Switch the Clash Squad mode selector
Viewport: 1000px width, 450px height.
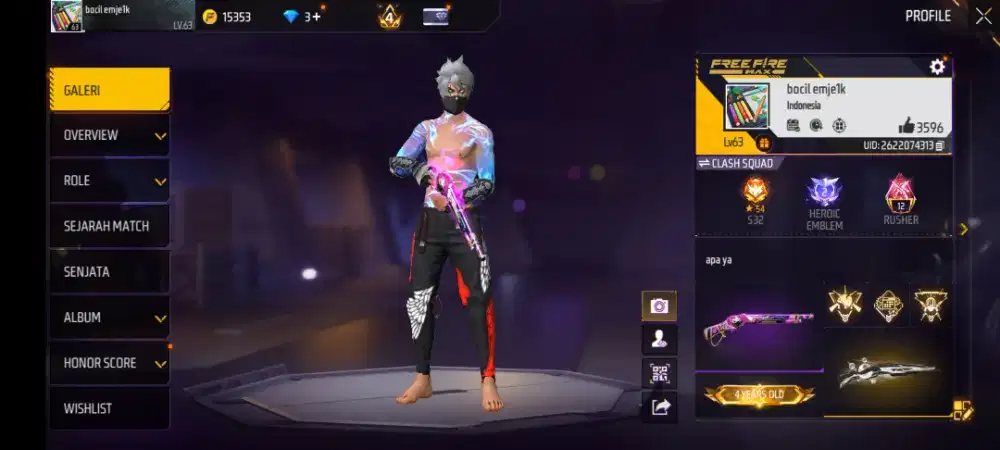pos(735,163)
